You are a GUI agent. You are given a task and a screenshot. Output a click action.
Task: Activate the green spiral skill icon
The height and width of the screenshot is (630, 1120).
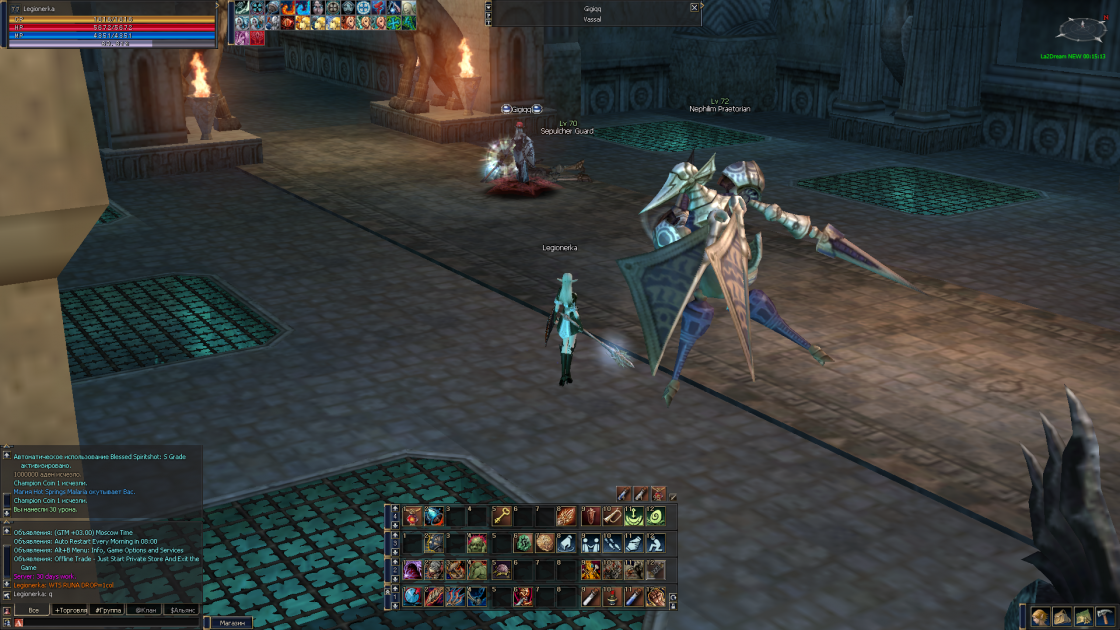click(655, 516)
